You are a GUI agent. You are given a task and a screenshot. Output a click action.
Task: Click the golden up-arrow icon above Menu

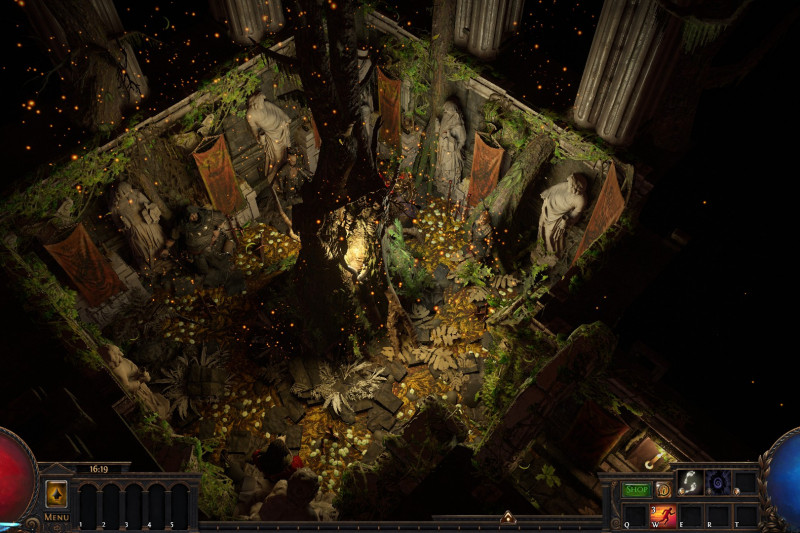[56, 494]
